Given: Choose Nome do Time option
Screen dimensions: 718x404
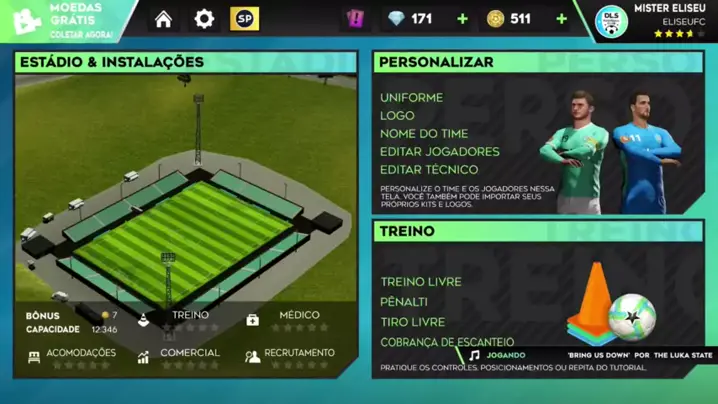Looking at the screenshot, I should [424, 134].
